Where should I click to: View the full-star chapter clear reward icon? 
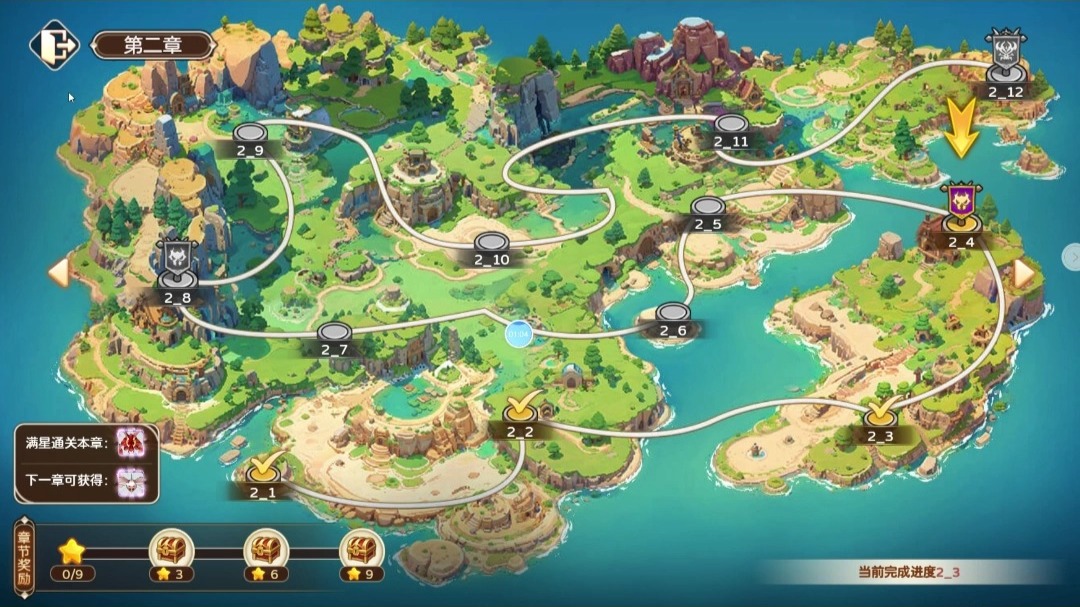click(x=132, y=443)
